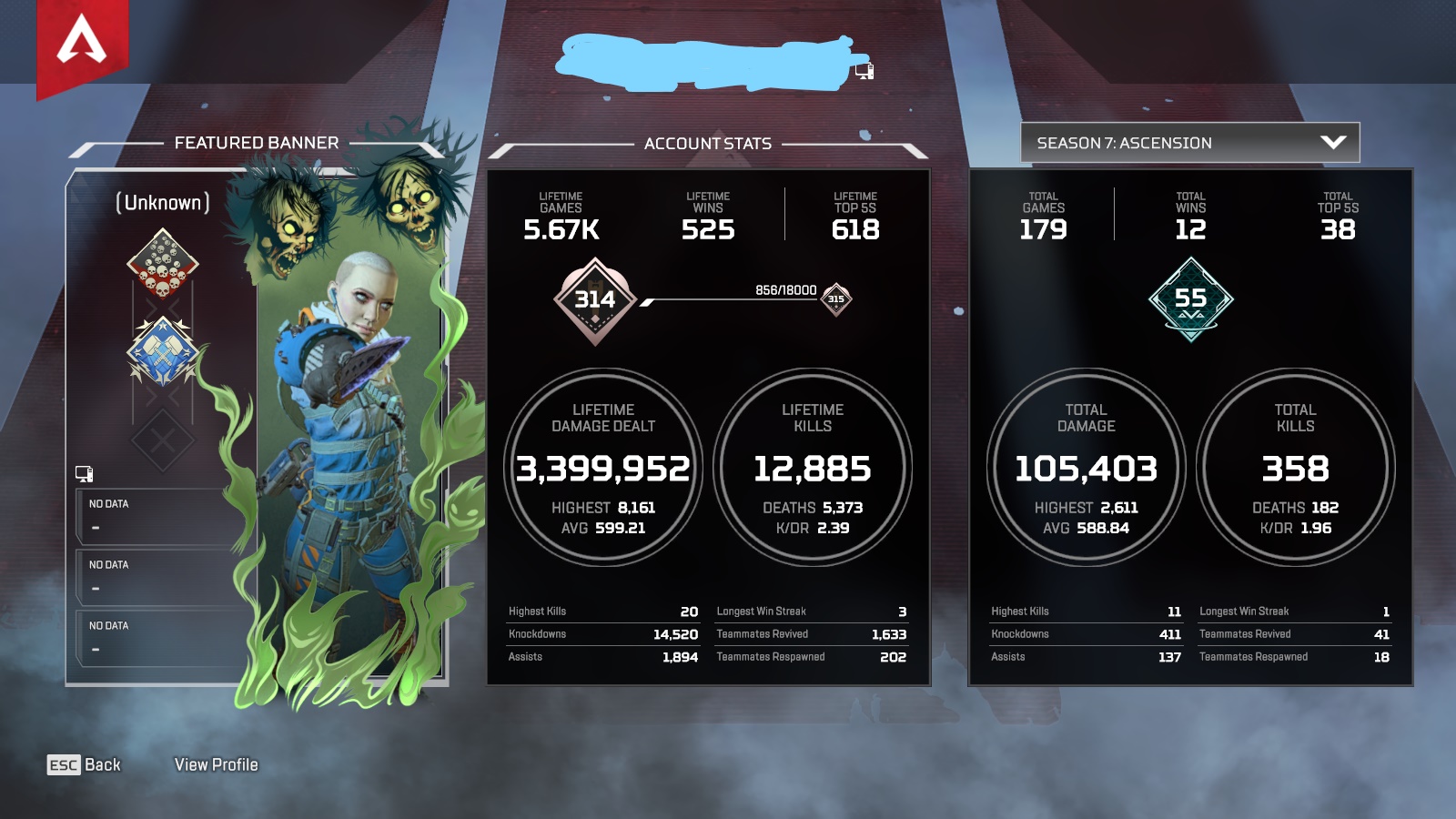Click View Profile
The height and width of the screenshot is (819, 1456).
(218, 765)
